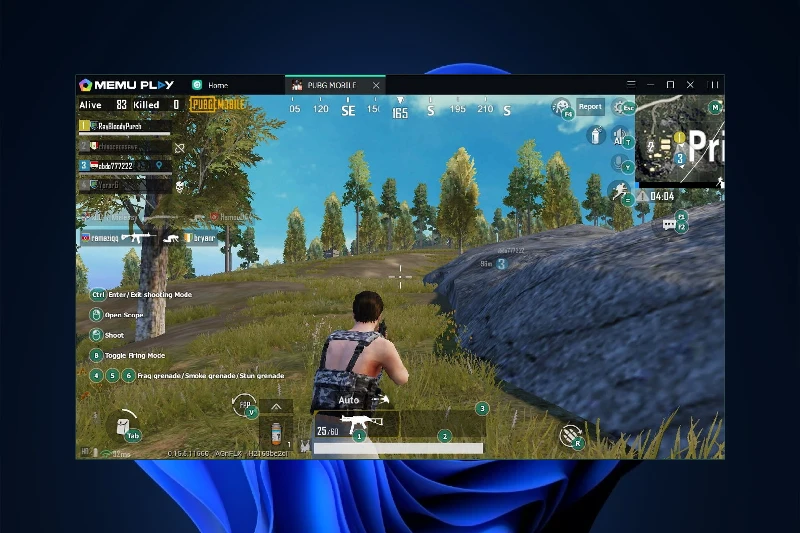Image resolution: width=800 pixels, height=533 pixels.
Task: Select the empty second weapon slot
Action: pos(443,425)
